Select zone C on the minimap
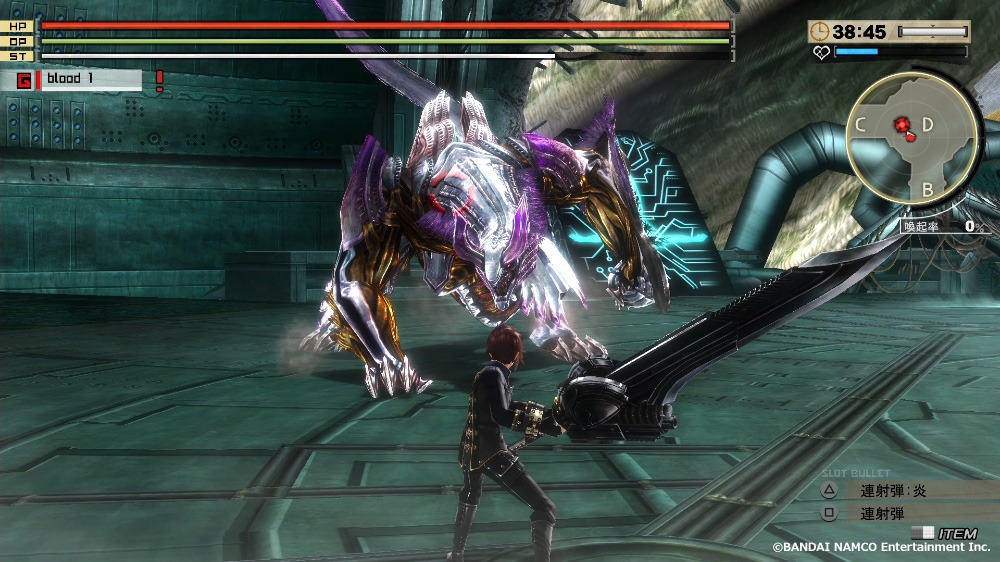Image resolution: width=1000 pixels, height=562 pixels. click(x=860, y=125)
